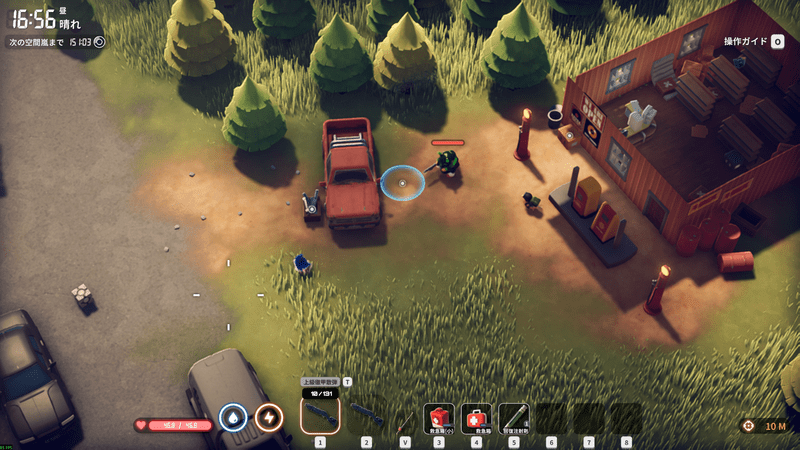Select the primary rifle in slot 1
The width and height of the screenshot is (800, 450).
click(320, 415)
